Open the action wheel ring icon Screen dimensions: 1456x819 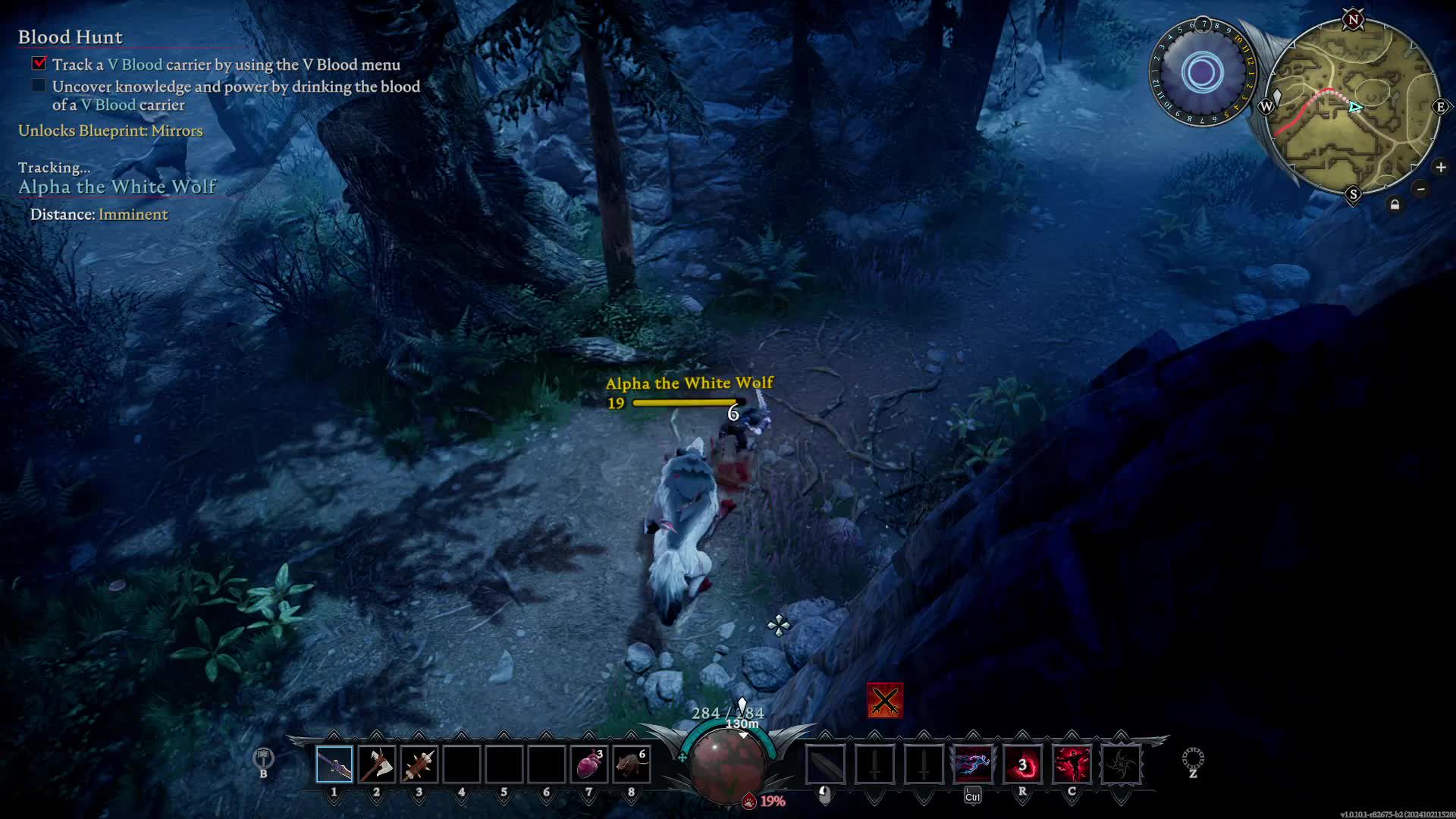pos(1193,758)
